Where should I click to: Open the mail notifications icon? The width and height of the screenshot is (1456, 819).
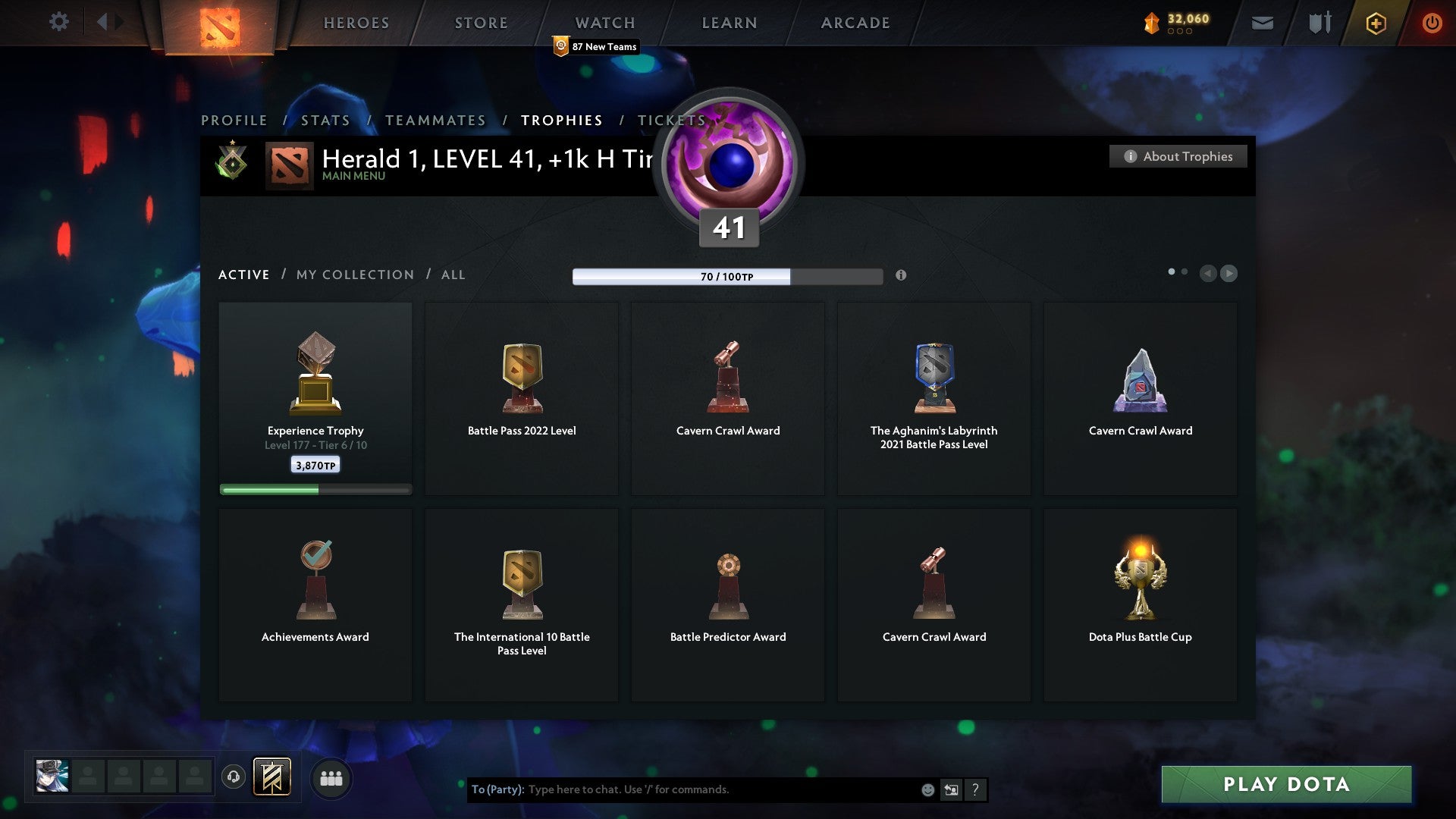tap(1262, 23)
